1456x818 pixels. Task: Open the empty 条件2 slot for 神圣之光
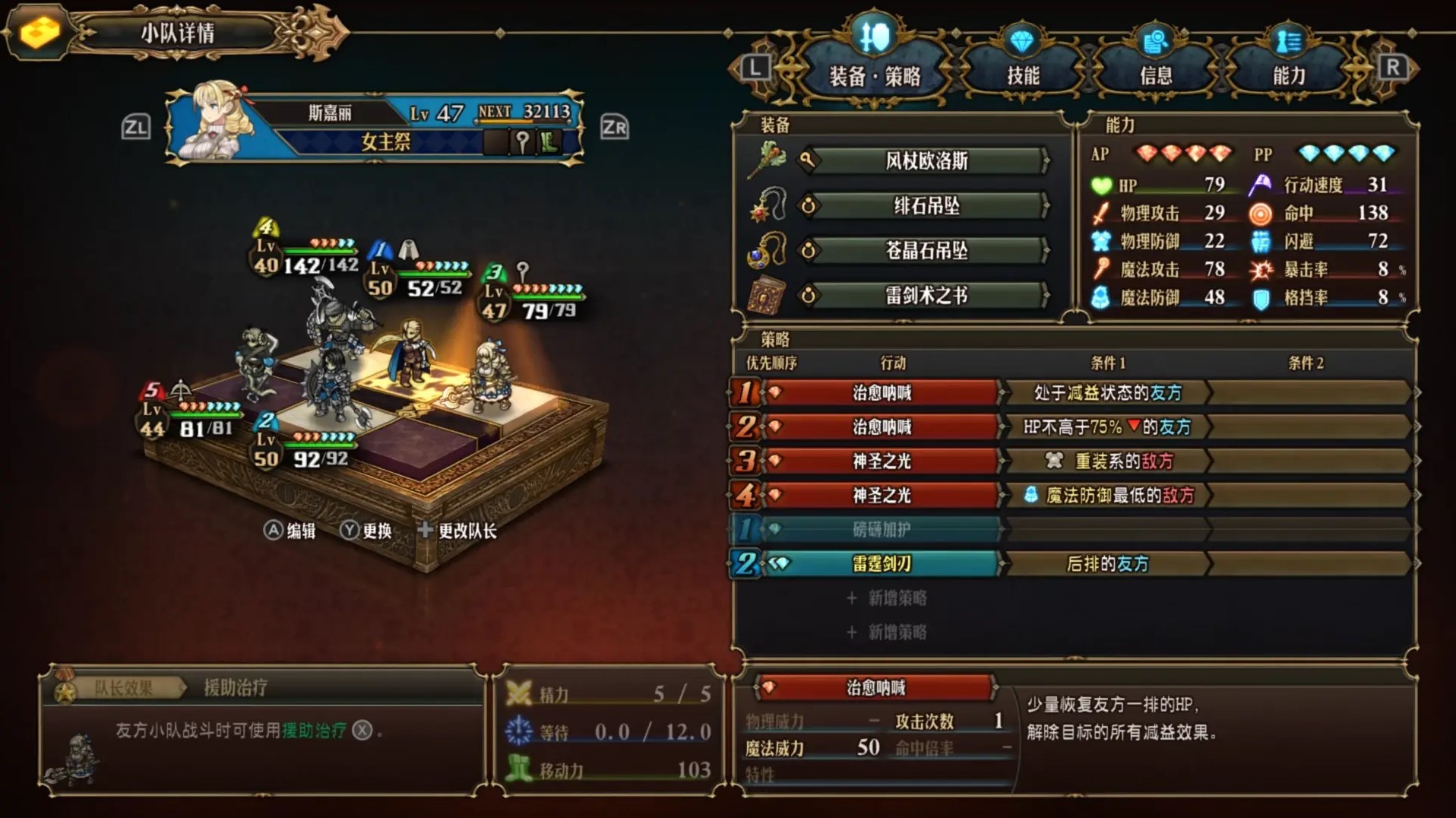tap(1307, 461)
